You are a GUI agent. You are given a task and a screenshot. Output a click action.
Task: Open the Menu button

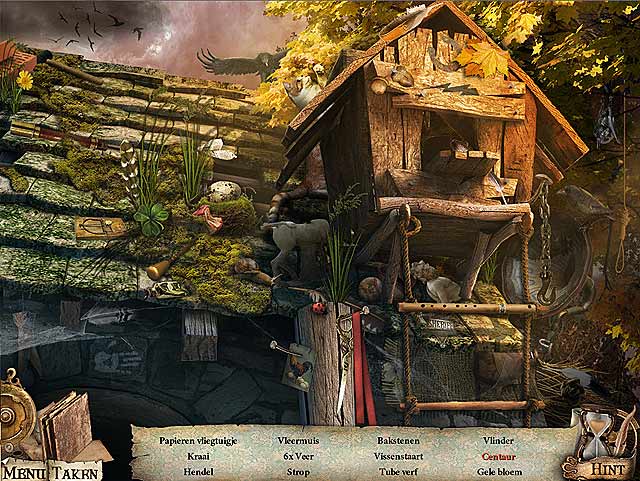pyautogui.click(x=24, y=472)
